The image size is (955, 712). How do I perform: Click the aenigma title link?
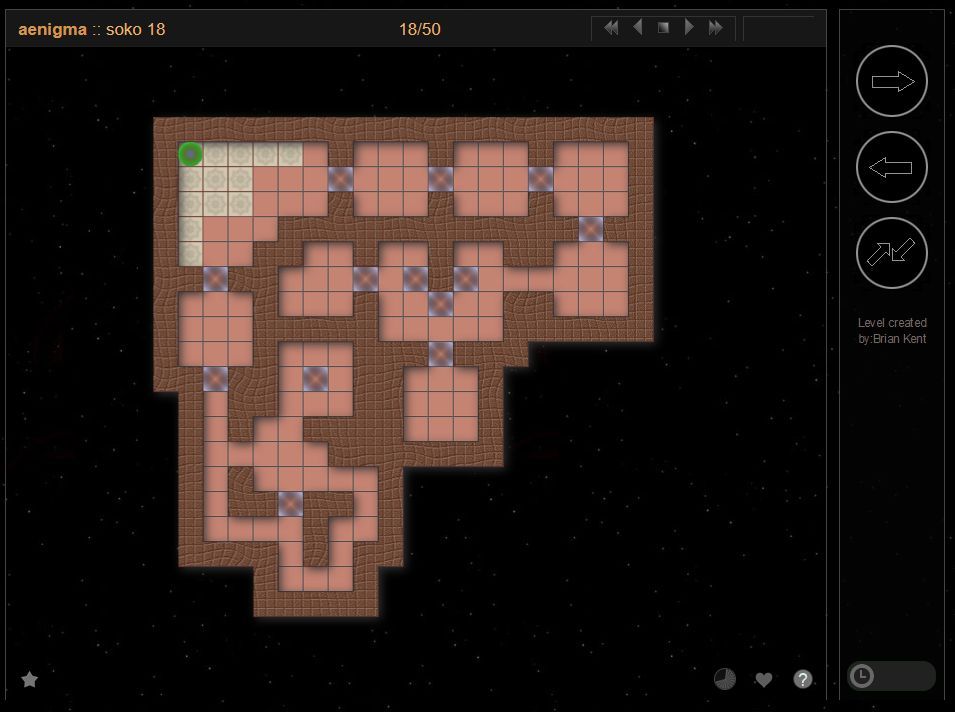pyautogui.click(x=52, y=29)
